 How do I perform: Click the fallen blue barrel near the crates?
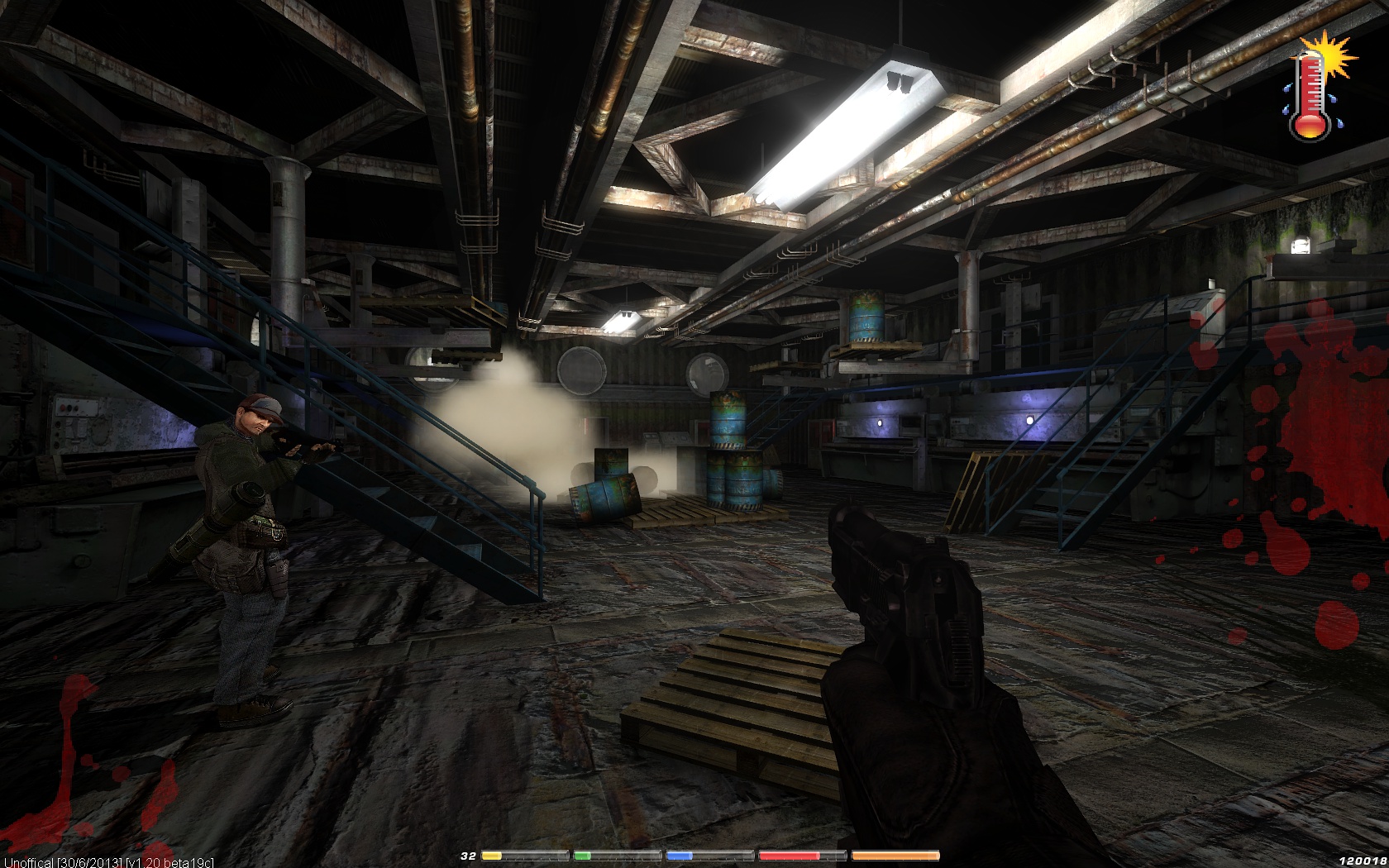point(604,496)
